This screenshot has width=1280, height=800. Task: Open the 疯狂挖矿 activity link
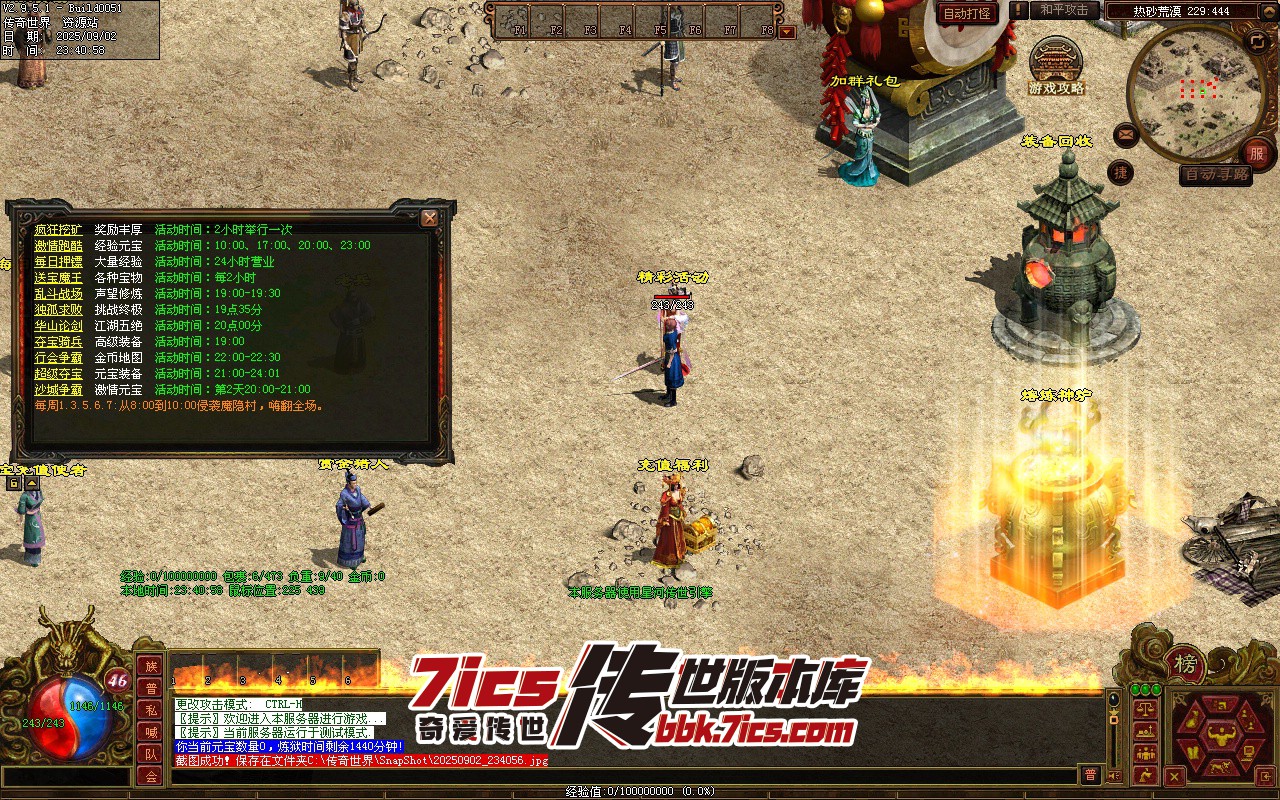coord(58,230)
